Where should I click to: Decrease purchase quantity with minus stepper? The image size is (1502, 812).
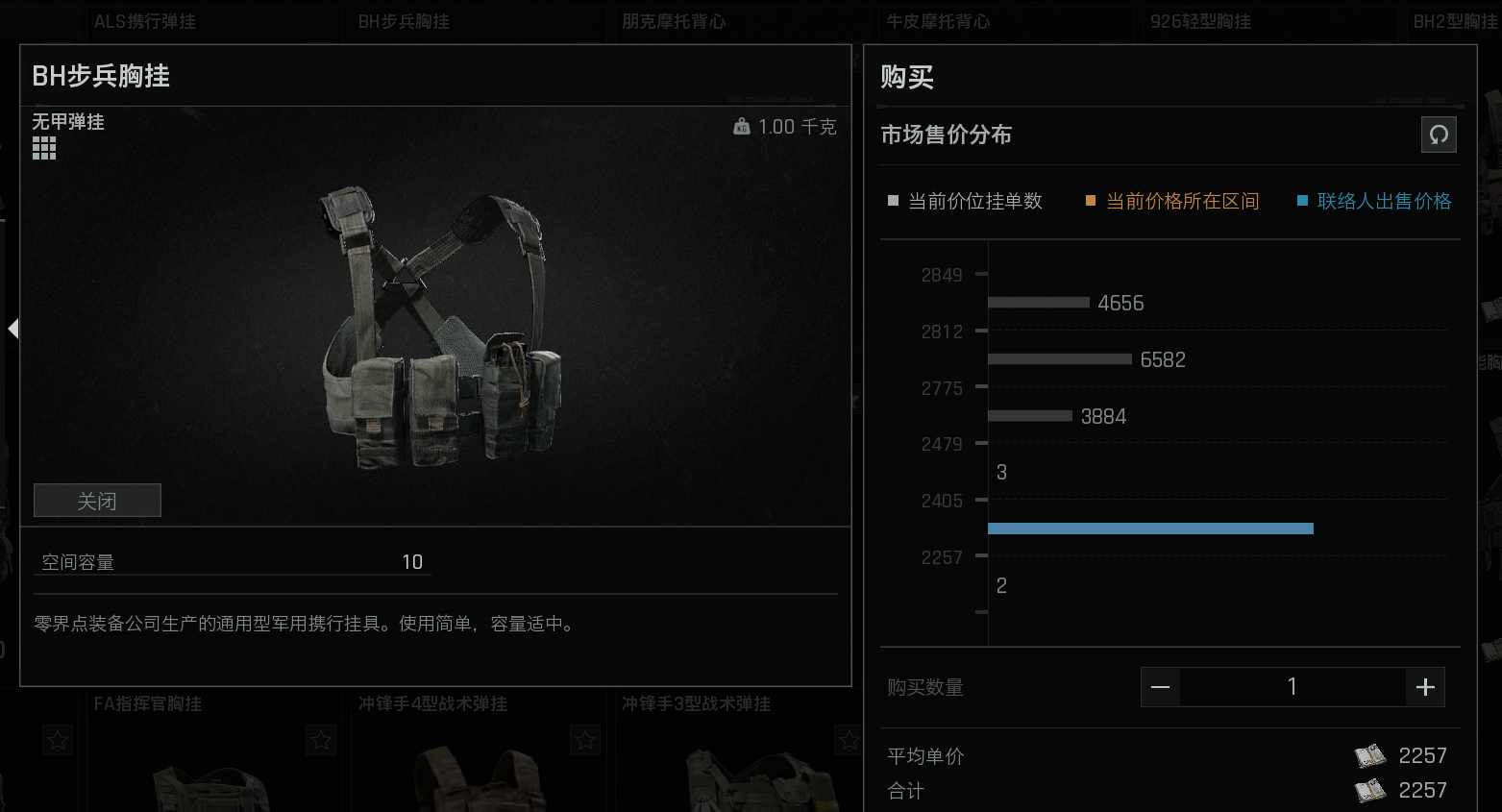(x=1160, y=686)
